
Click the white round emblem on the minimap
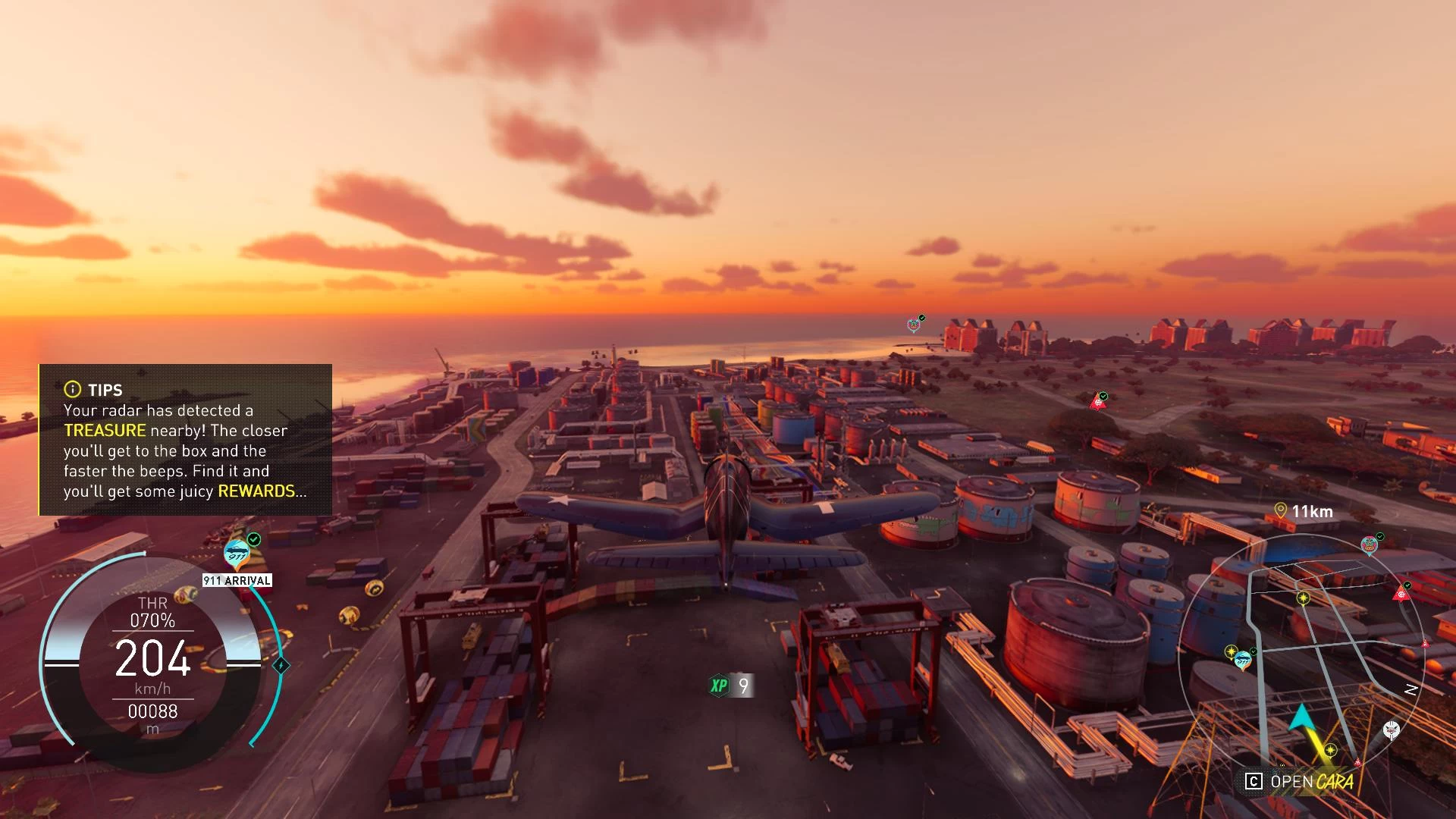[x=1391, y=730]
